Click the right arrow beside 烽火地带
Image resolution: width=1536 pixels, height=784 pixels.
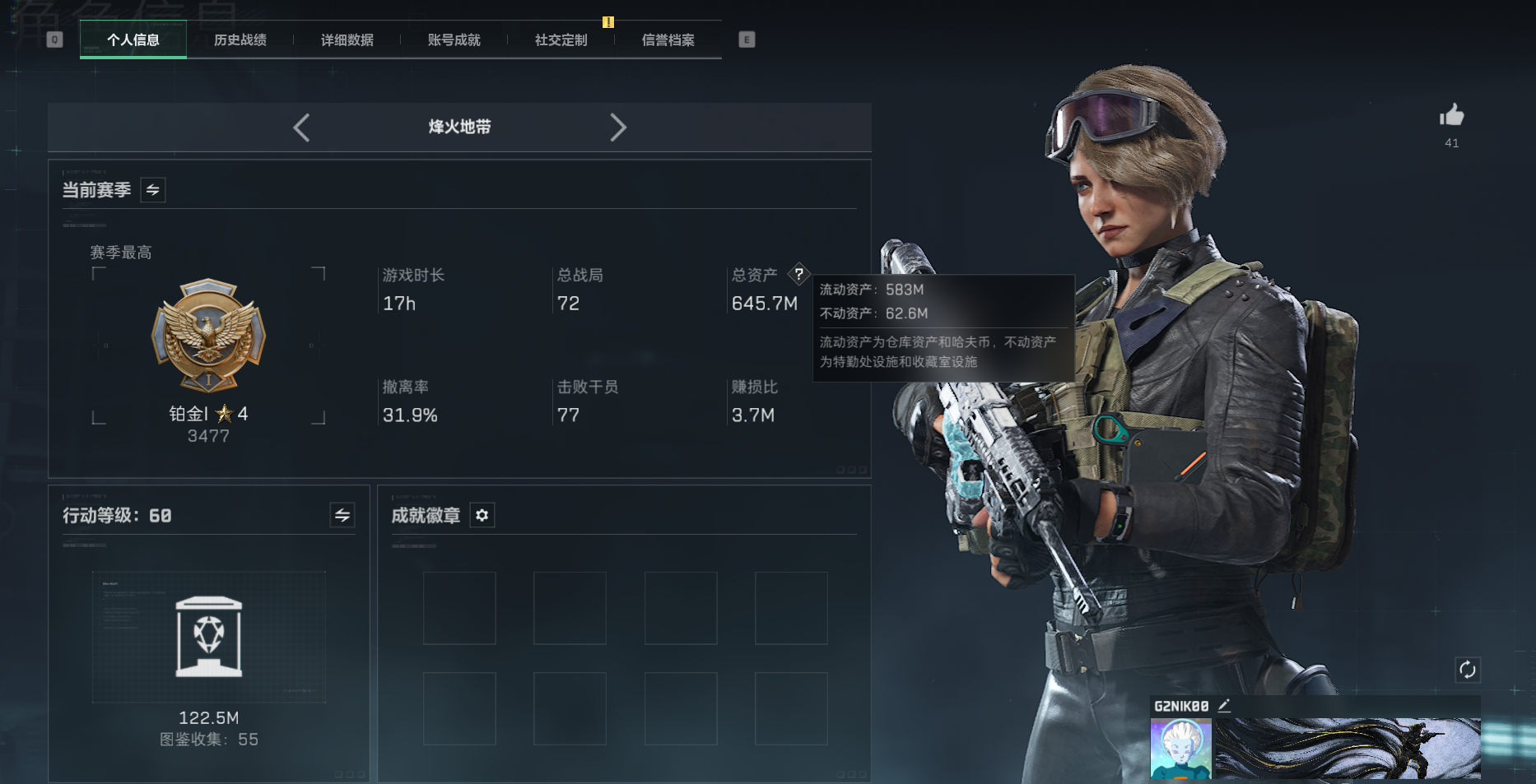coord(618,128)
